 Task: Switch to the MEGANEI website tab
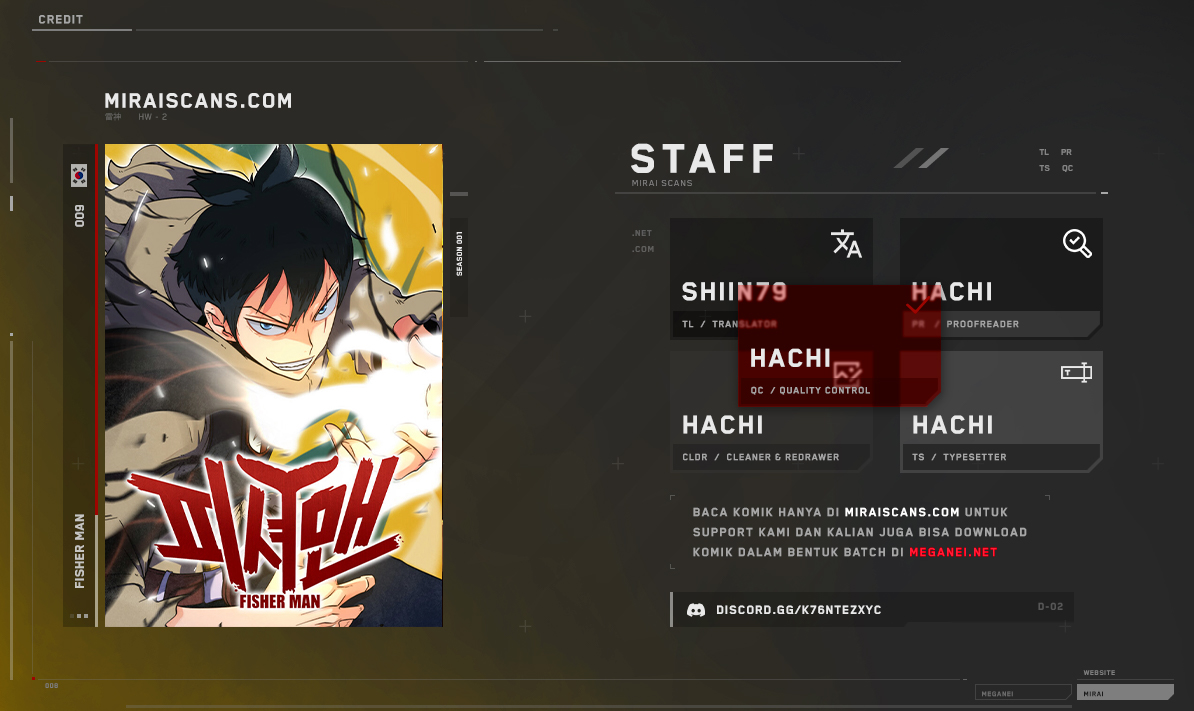click(1022, 692)
